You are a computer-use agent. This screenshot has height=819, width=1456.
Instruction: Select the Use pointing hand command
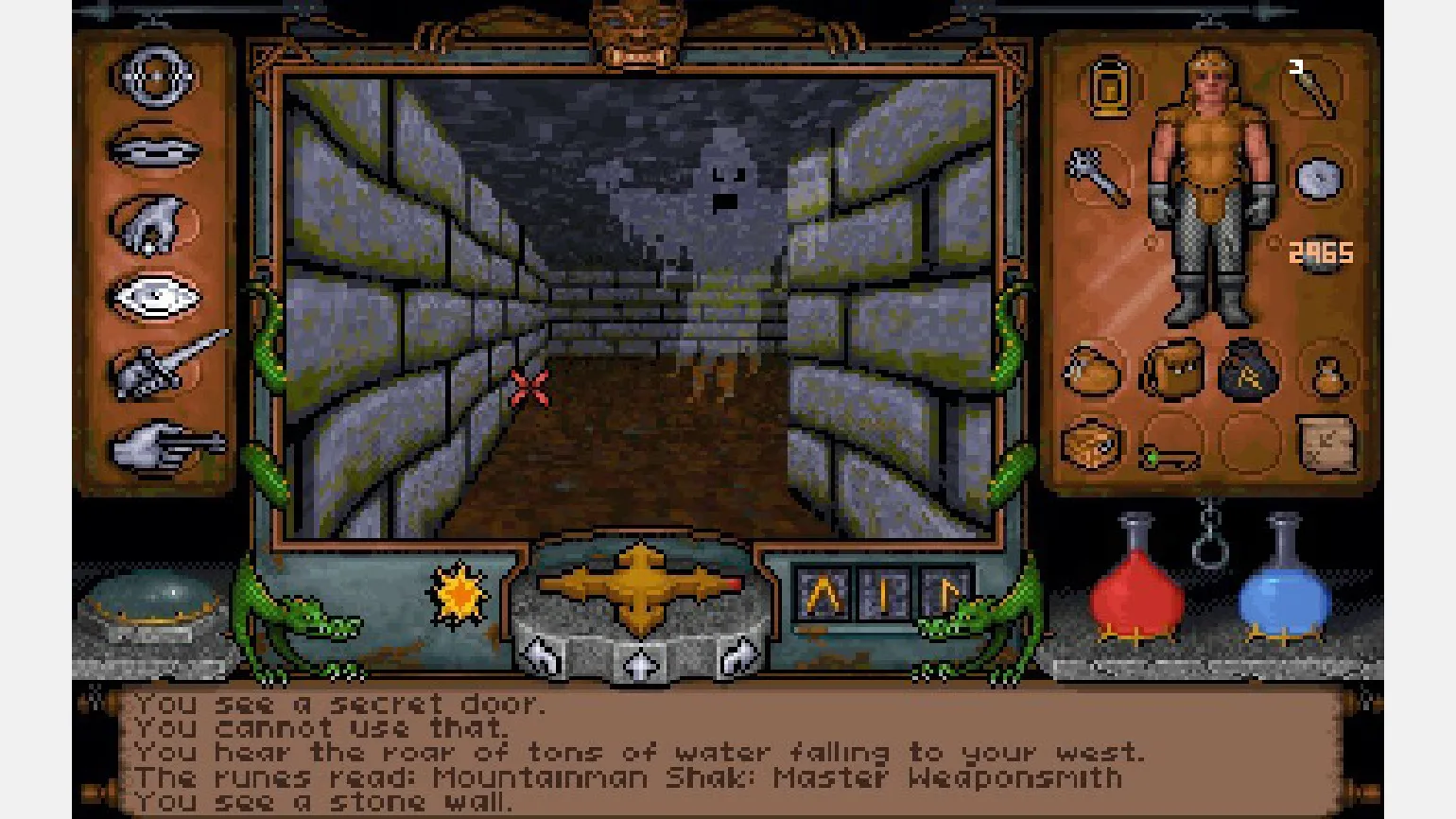pos(163,445)
